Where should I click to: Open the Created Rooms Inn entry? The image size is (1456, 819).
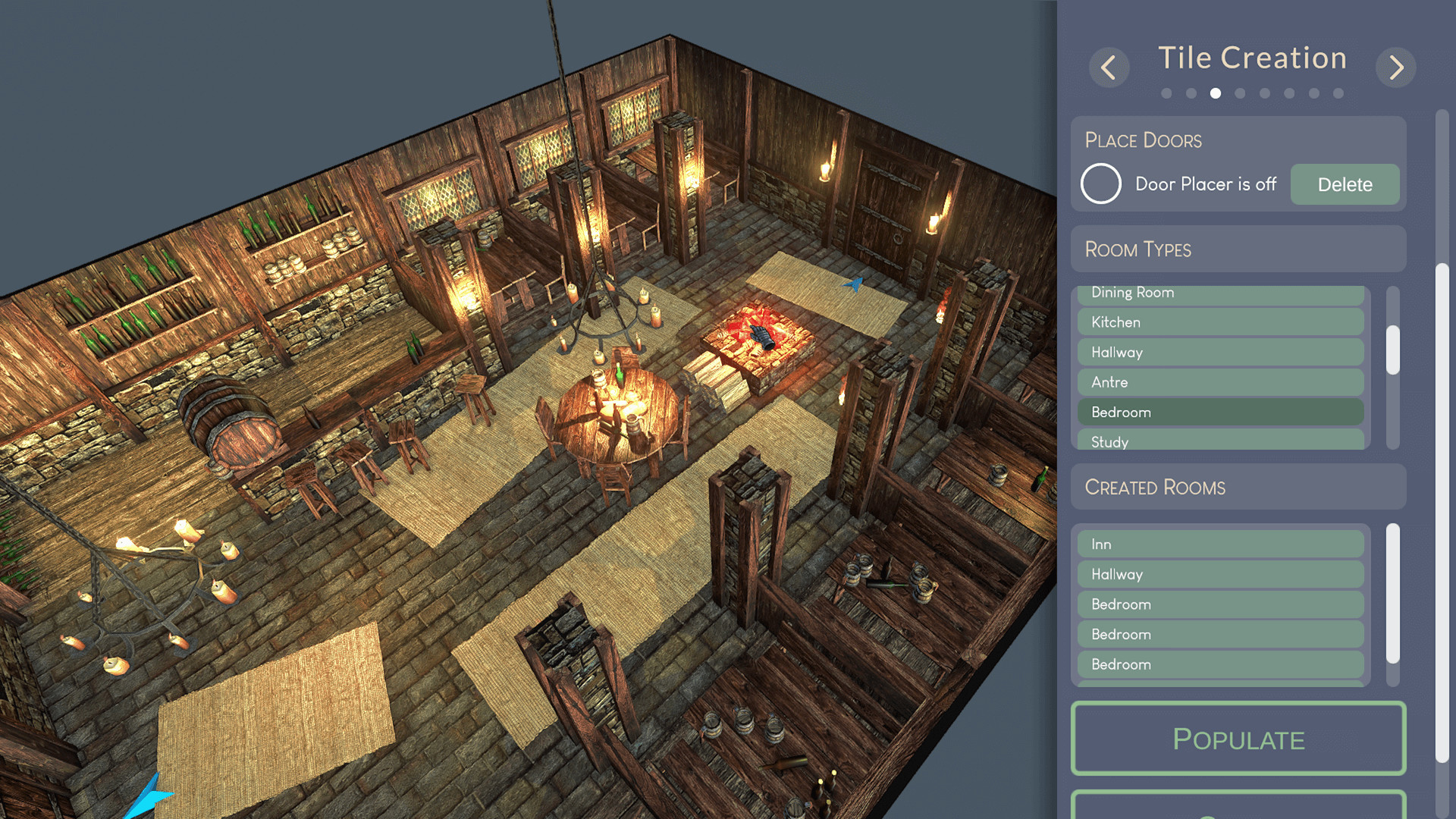[x=1219, y=543]
